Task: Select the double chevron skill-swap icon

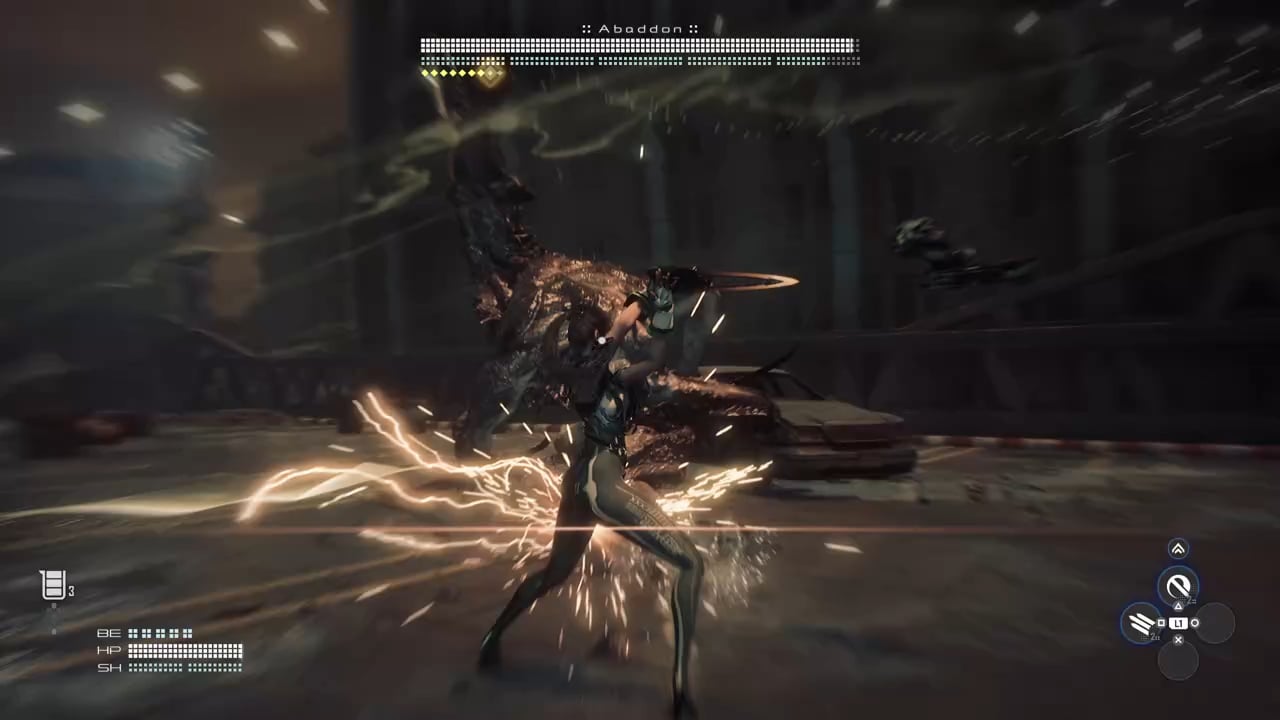Action: click(x=1178, y=548)
